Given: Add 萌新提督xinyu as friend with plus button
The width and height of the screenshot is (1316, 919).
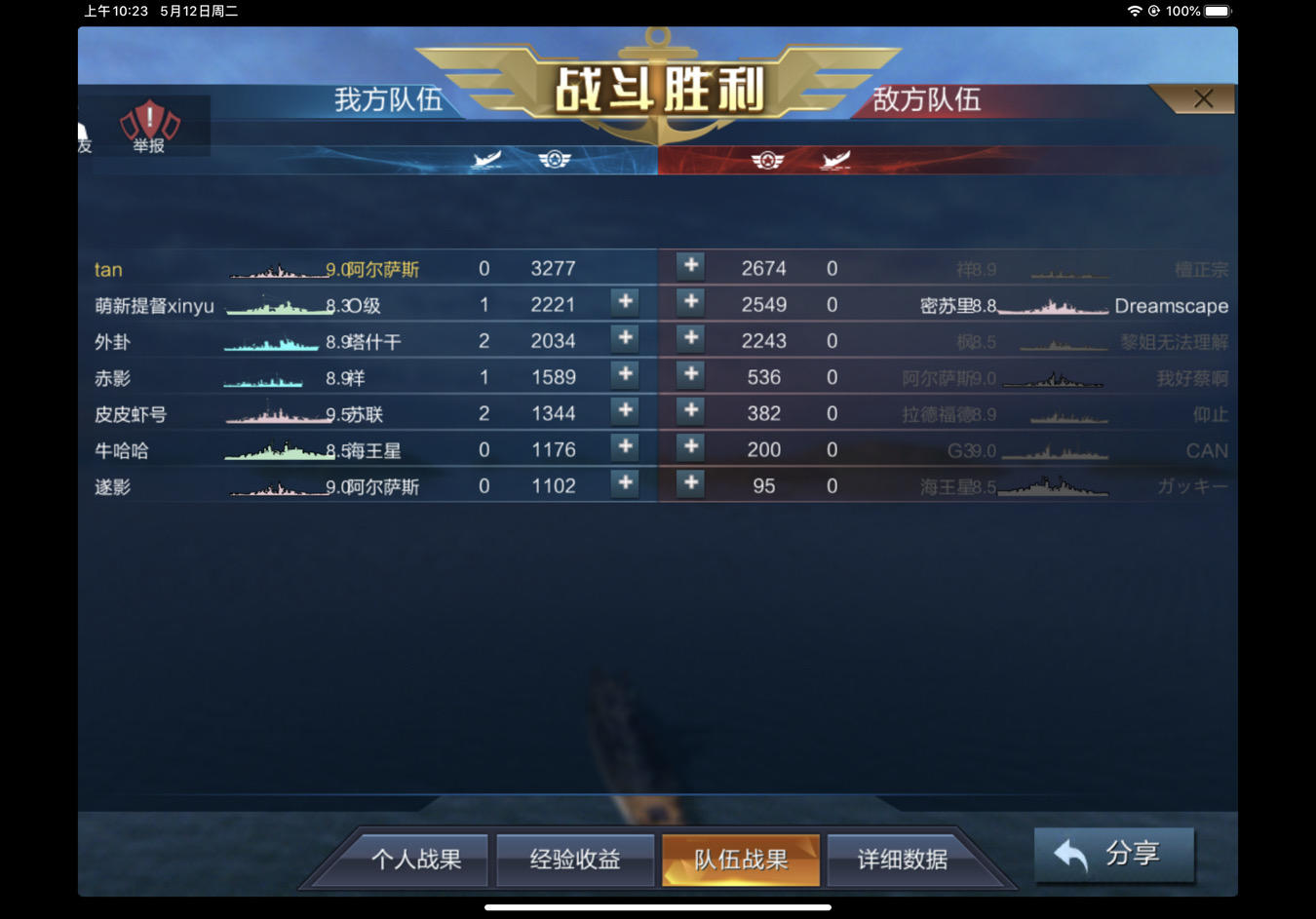Looking at the screenshot, I should coord(624,303).
